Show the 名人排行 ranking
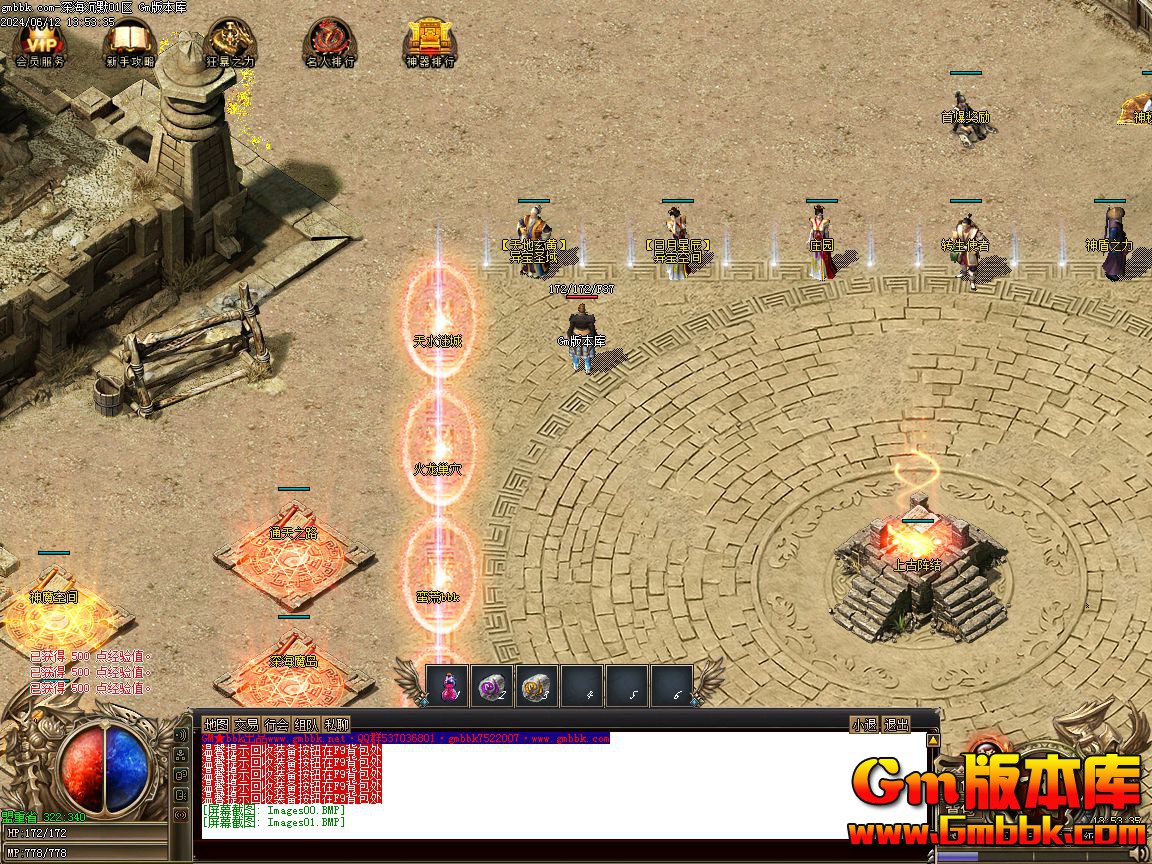Image resolution: width=1152 pixels, height=864 pixels. (329, 42)
